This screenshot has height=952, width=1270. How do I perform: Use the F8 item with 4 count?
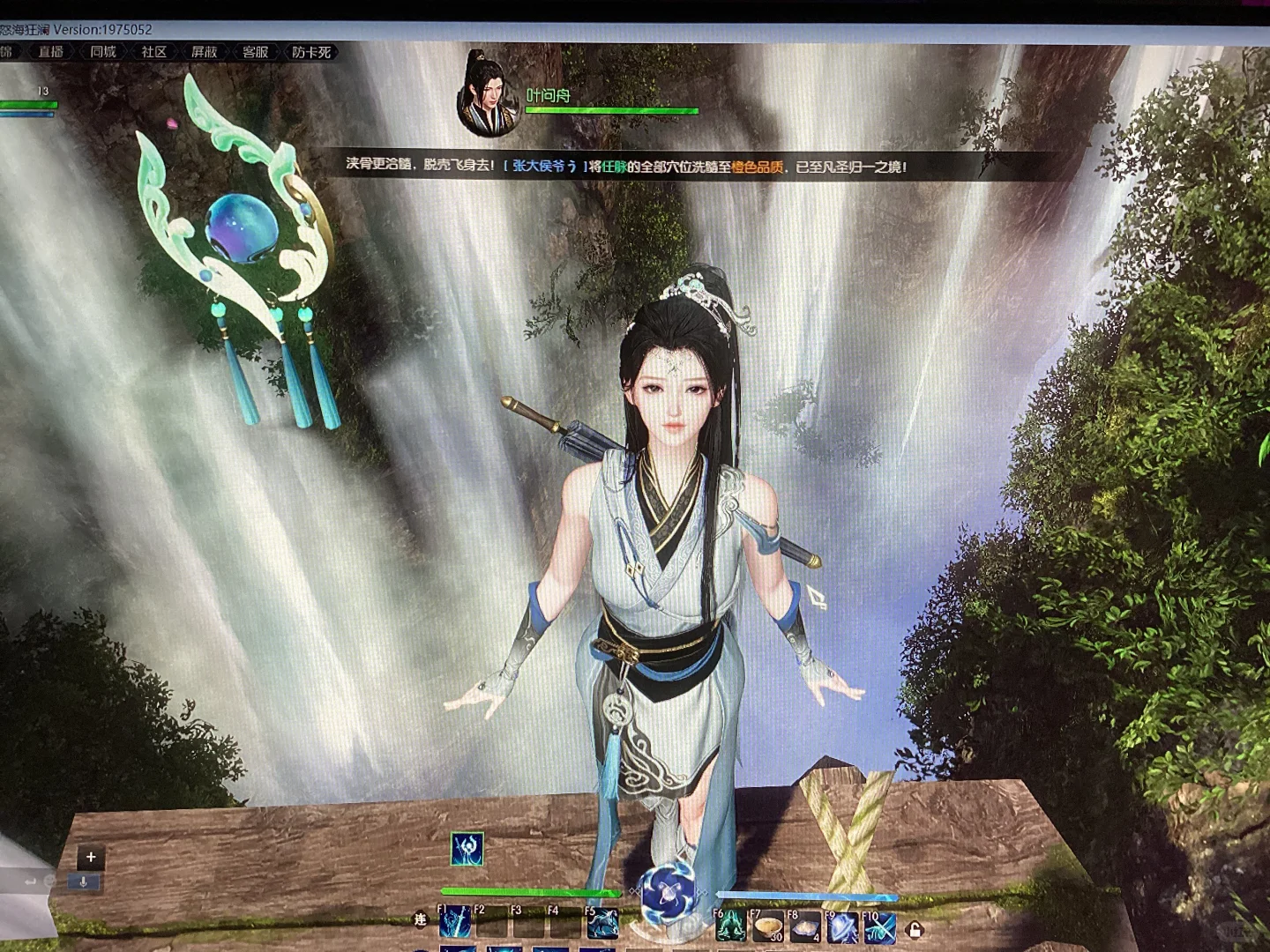point(804,926)
